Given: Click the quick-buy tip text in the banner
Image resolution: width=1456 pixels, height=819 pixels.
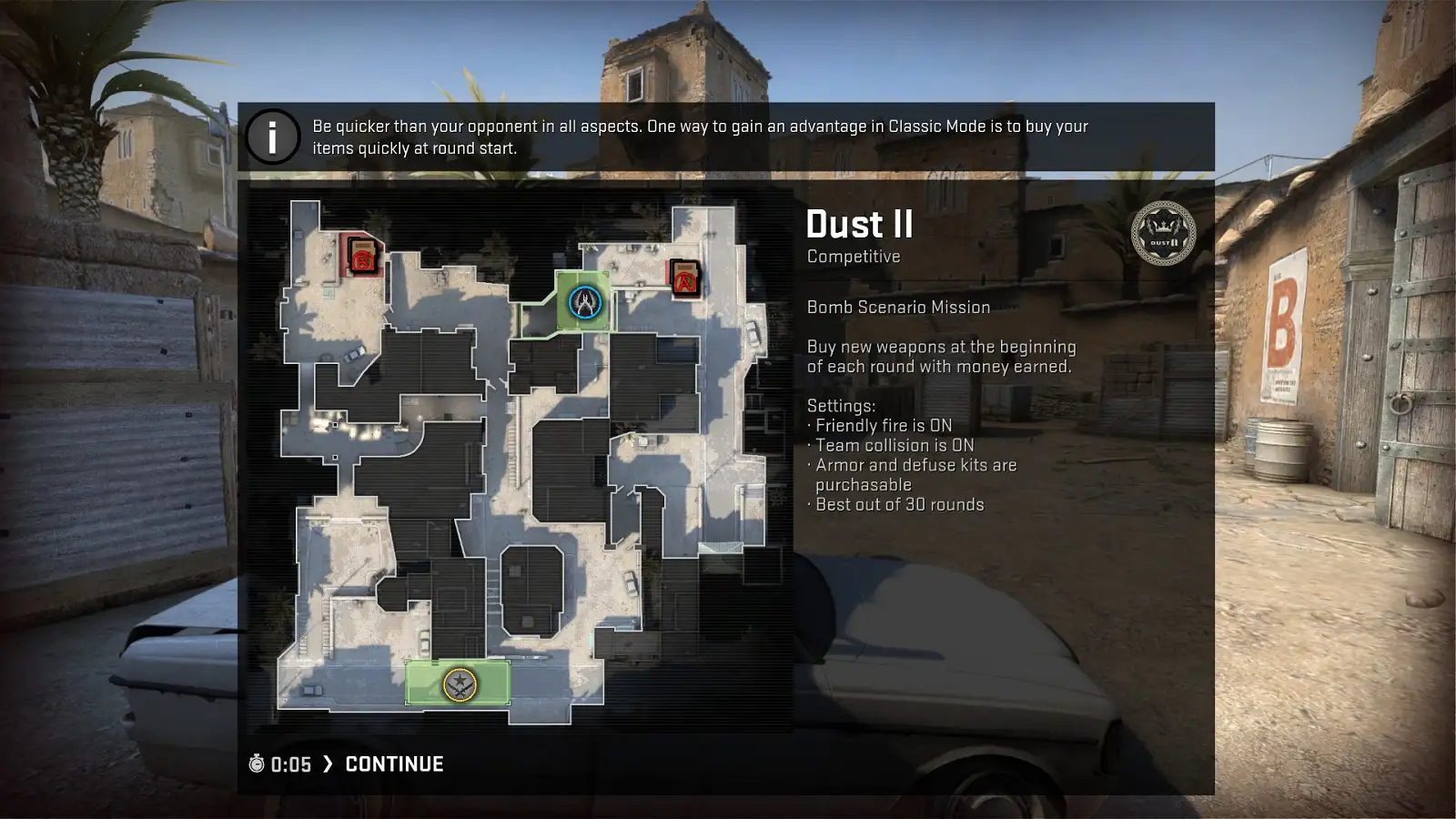Looking at the screenshot, I should [x=700, y=136].
